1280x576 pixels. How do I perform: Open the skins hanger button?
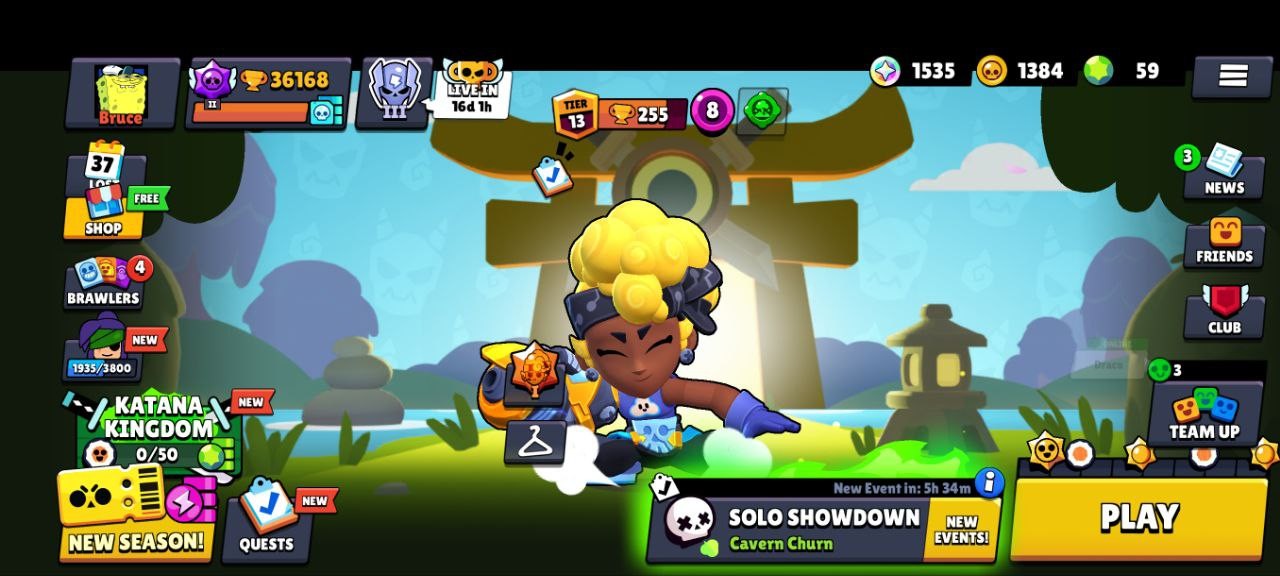click(534, 441)
